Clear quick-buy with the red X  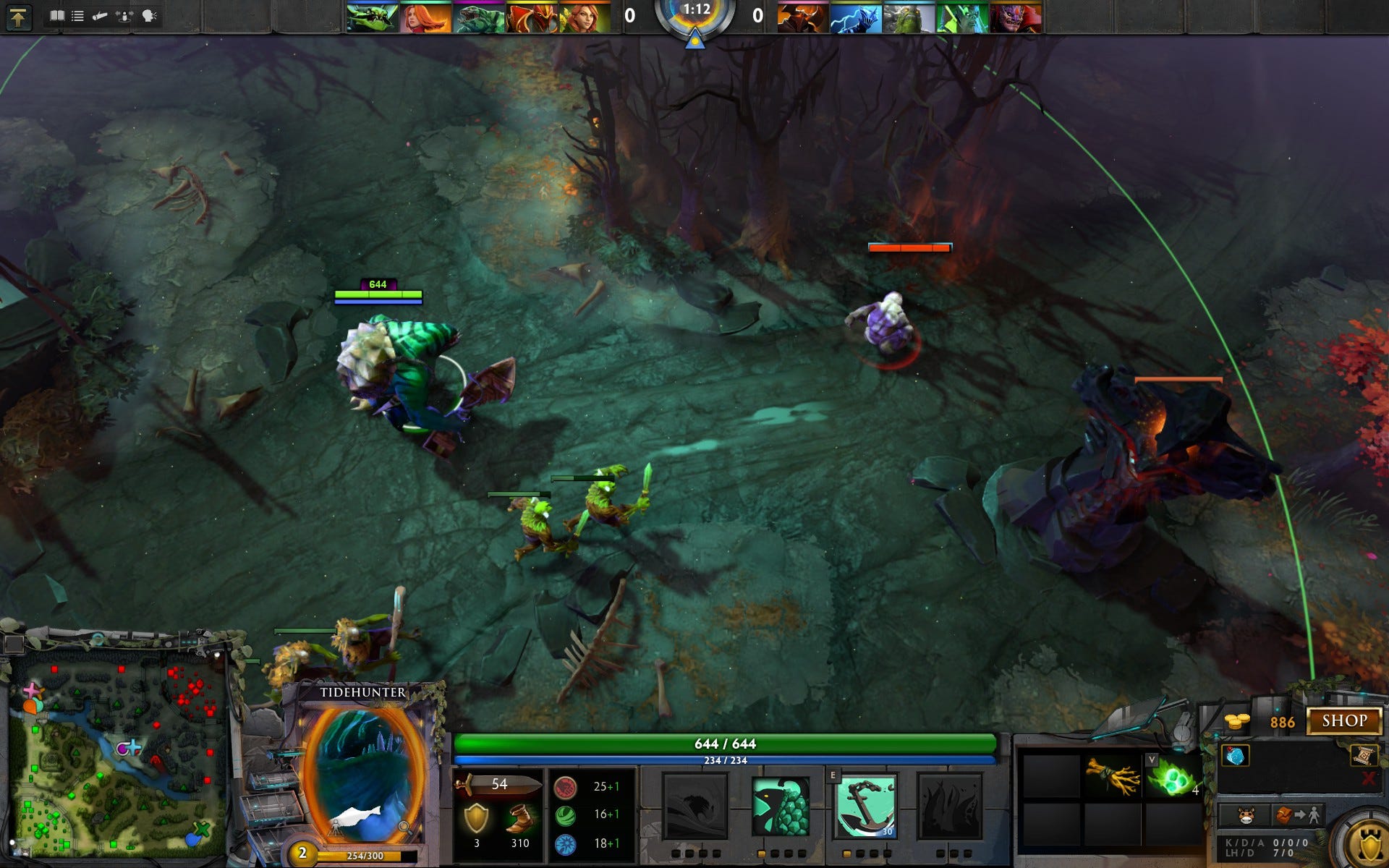[x=1368, y=778]
